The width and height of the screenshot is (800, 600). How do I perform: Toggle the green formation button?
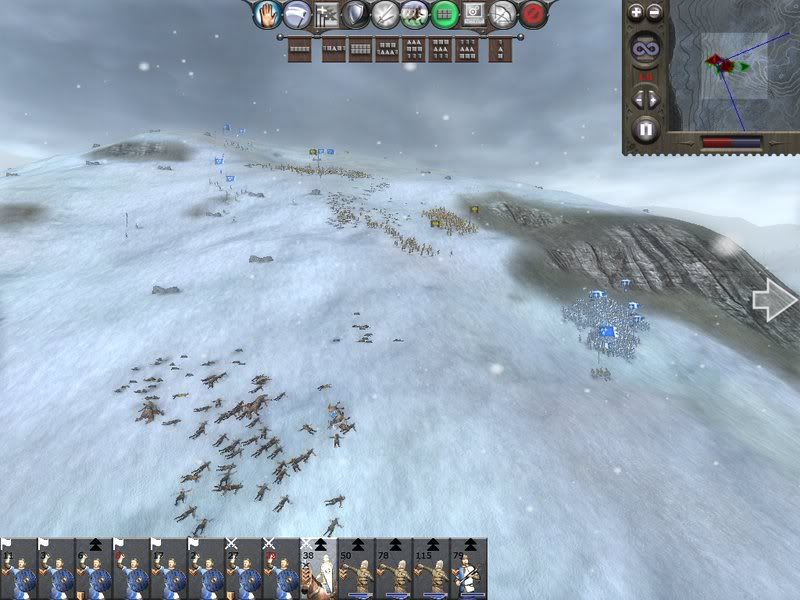point(445,14)
